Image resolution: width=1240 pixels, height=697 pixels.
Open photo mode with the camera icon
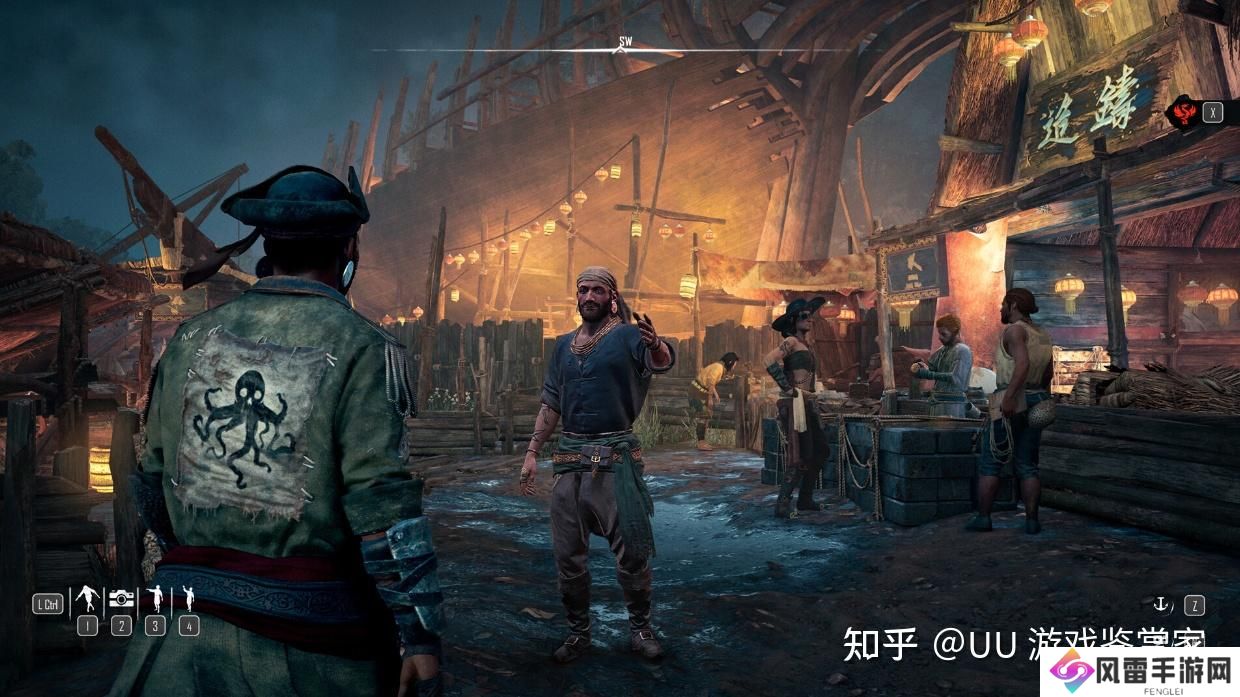tap(121, 599)
